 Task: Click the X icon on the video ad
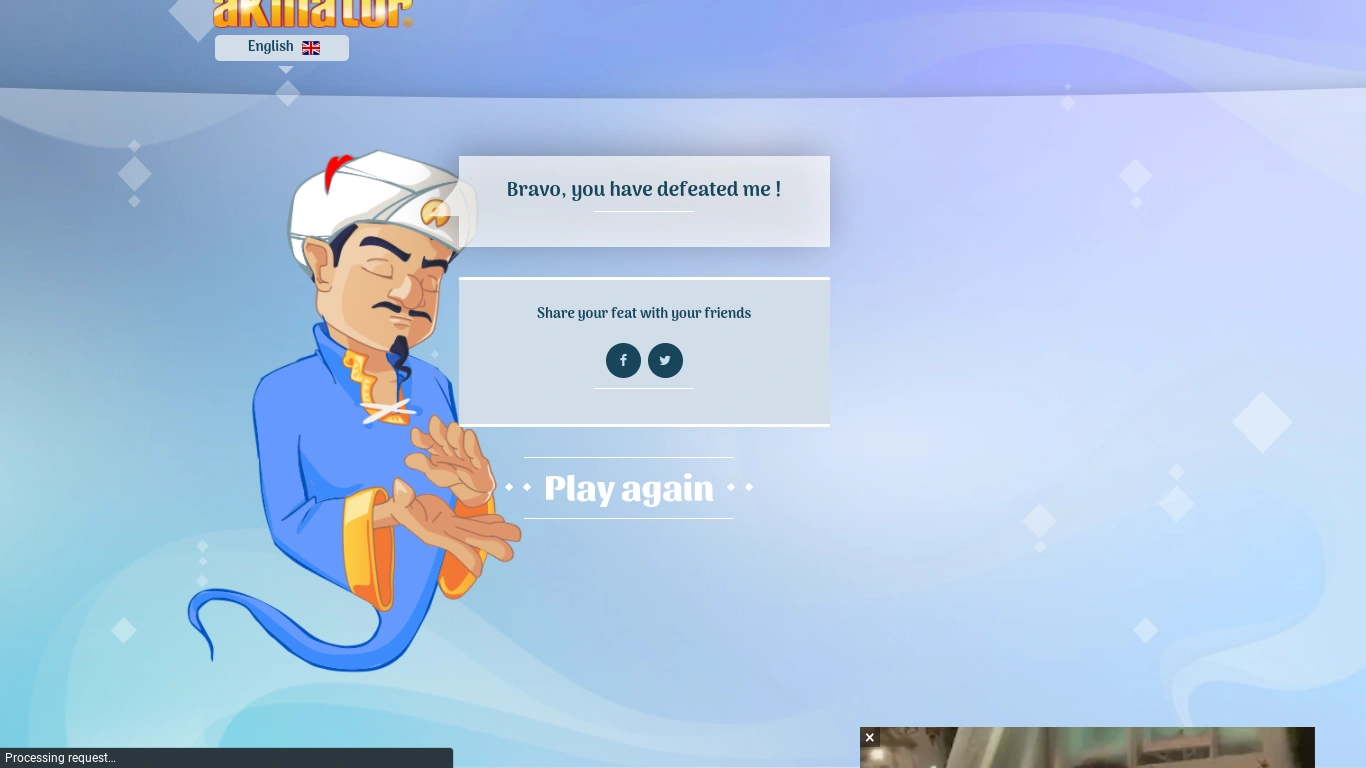tap(869, 737)
